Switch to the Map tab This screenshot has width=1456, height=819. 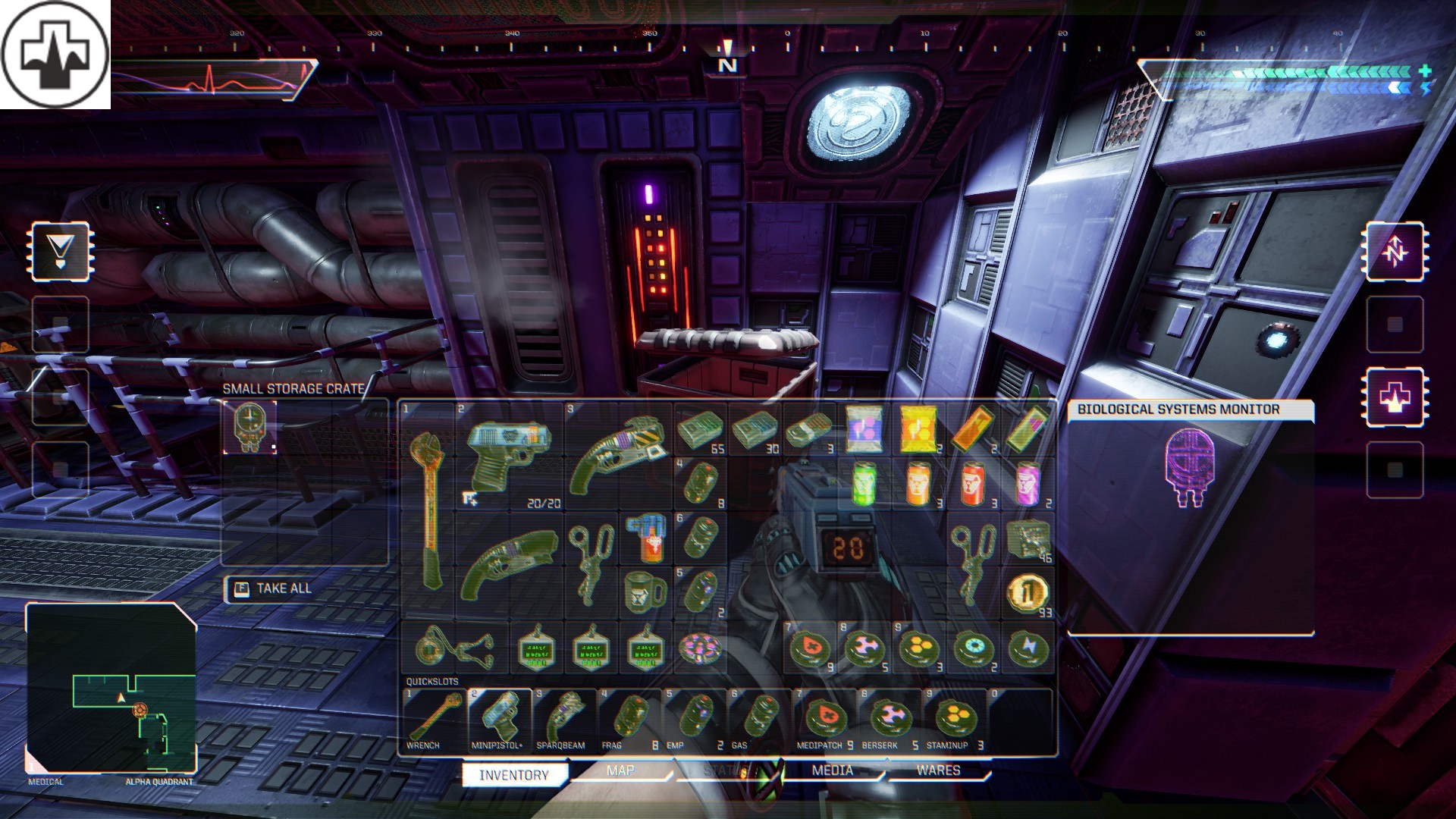tap(620, 770)
